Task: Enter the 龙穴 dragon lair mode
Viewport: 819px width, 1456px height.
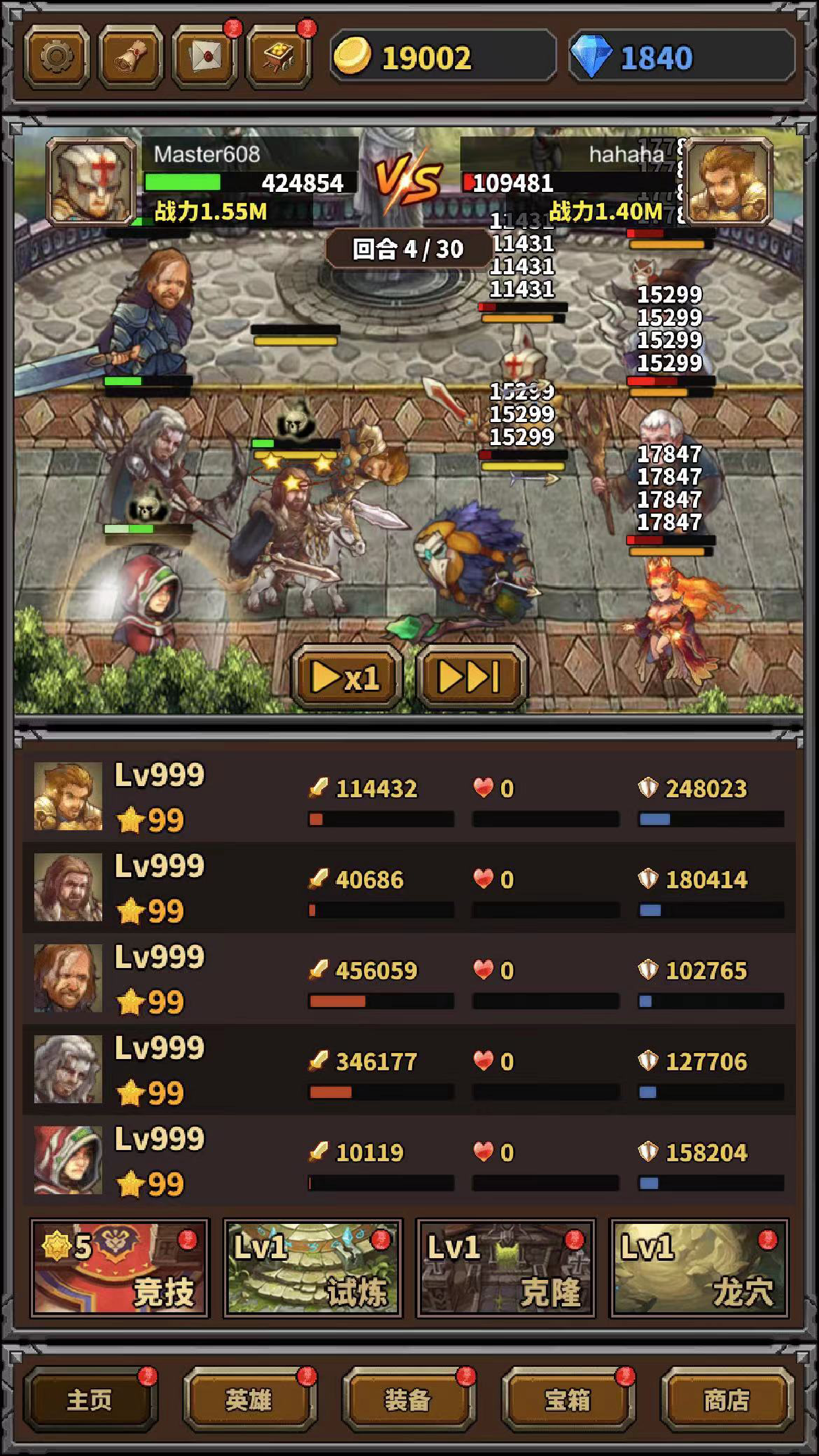Action: 699,1267
